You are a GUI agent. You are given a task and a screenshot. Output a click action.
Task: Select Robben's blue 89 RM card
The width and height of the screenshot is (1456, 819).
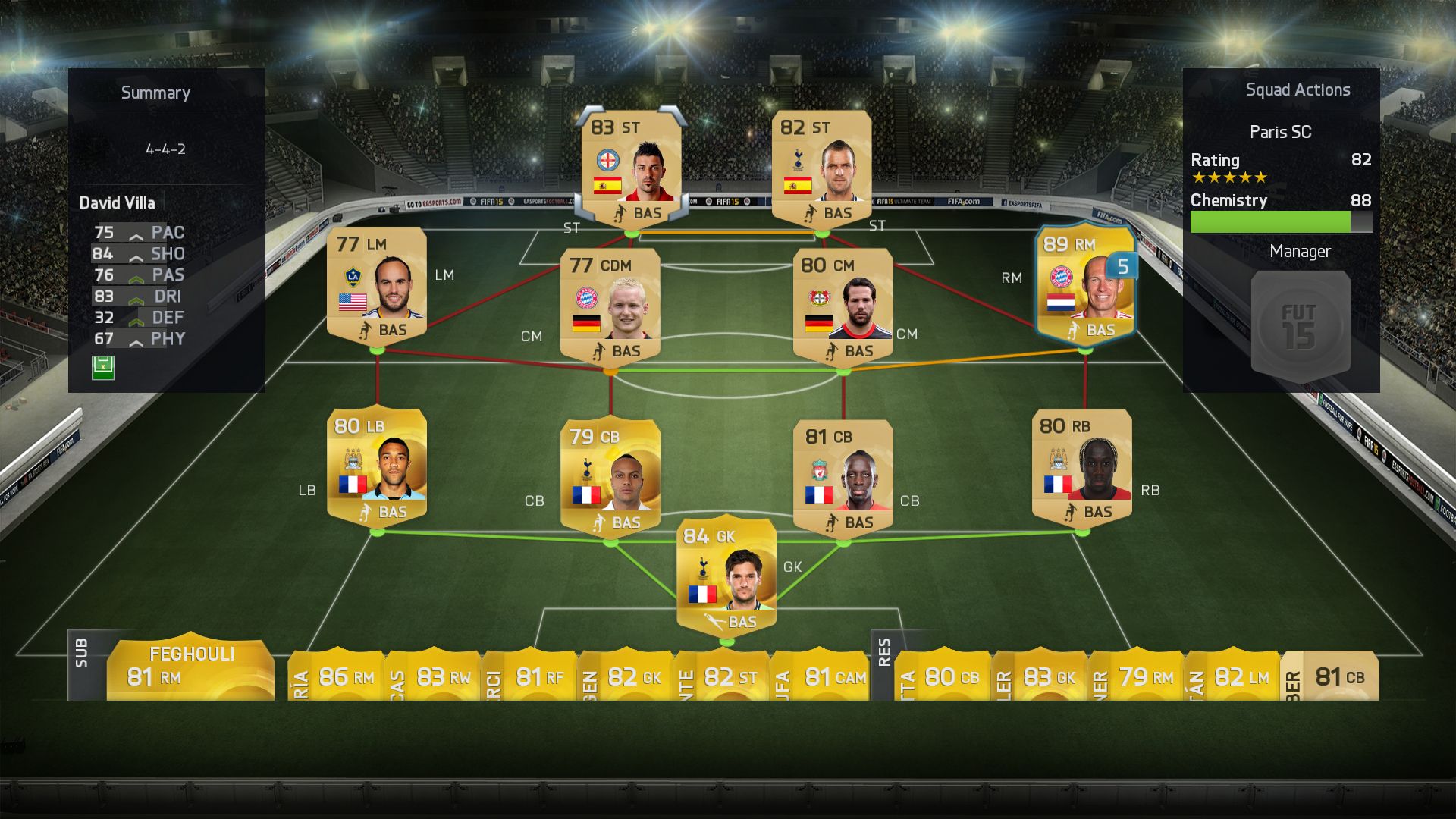tap(1086, 288)
